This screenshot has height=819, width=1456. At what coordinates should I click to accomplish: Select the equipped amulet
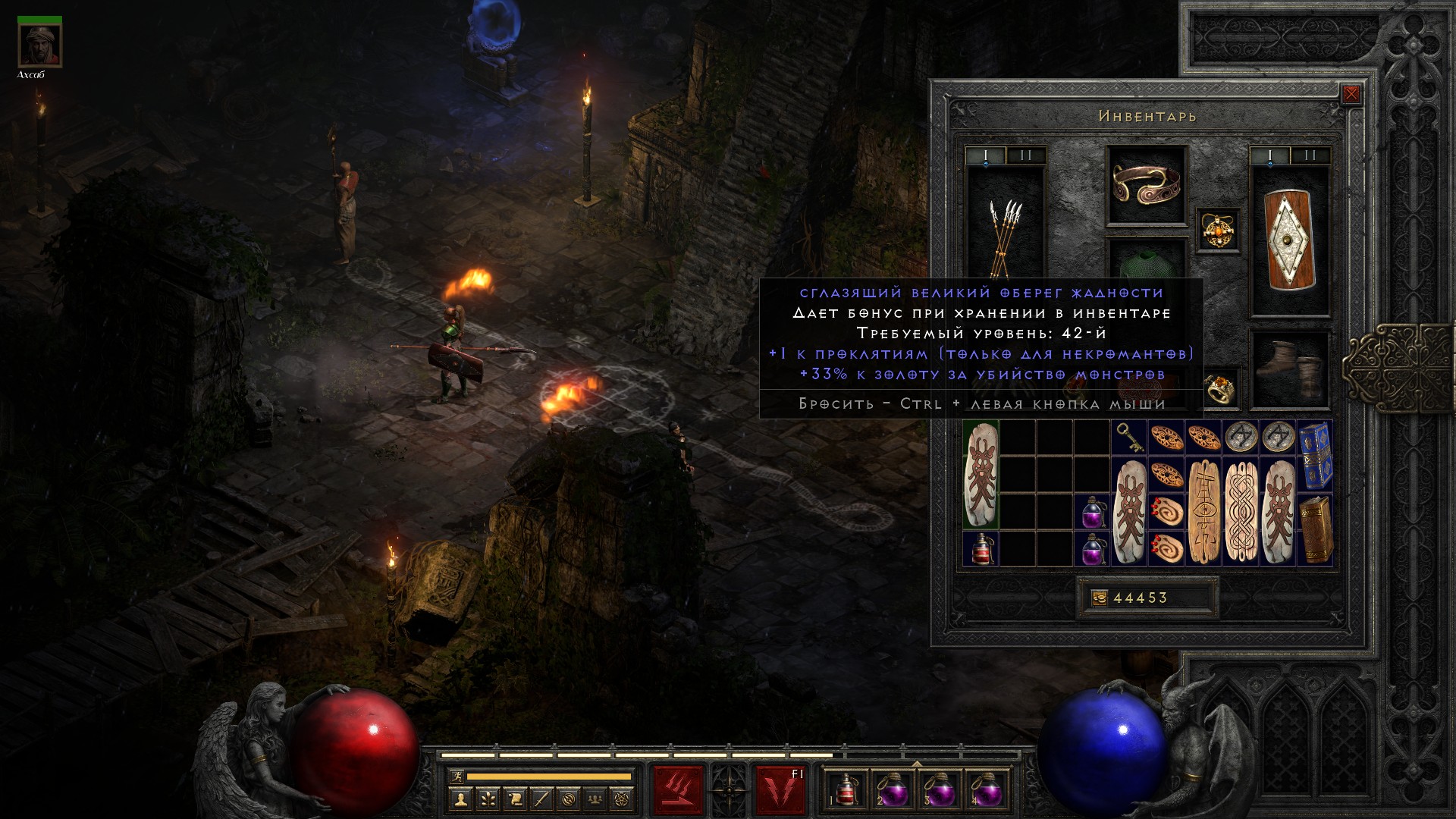(x=1218, y=231)
